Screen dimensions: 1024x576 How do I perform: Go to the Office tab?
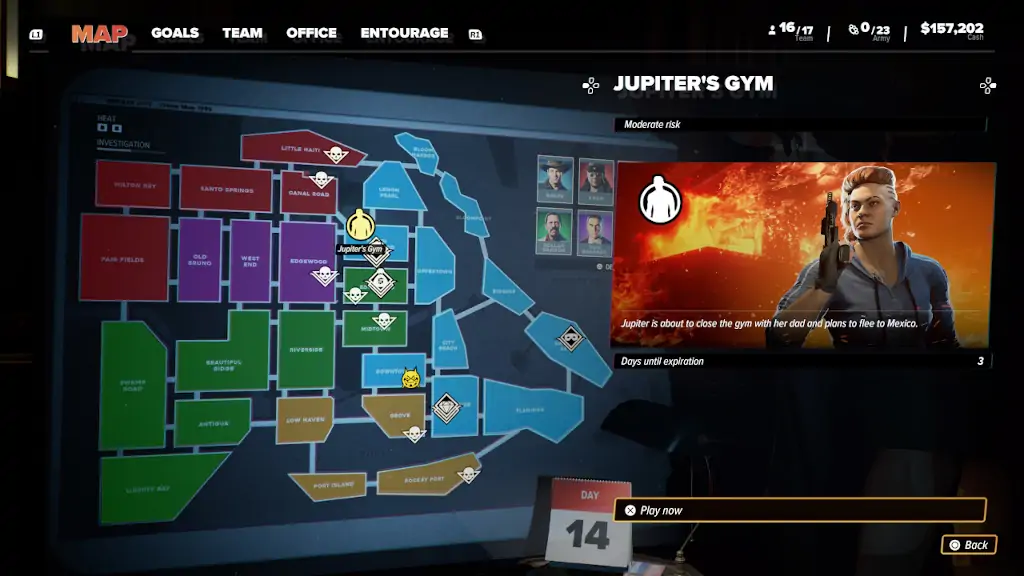coord(311,33)
